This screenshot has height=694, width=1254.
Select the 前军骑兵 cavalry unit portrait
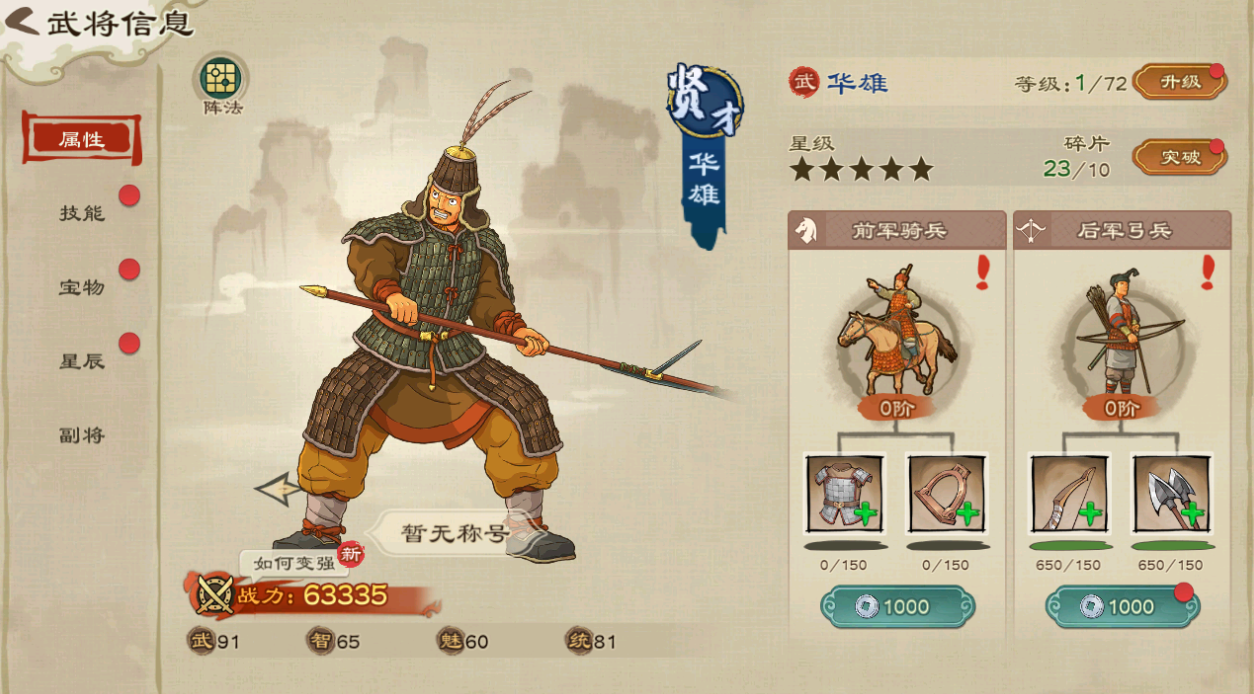[x=897, y=332]
